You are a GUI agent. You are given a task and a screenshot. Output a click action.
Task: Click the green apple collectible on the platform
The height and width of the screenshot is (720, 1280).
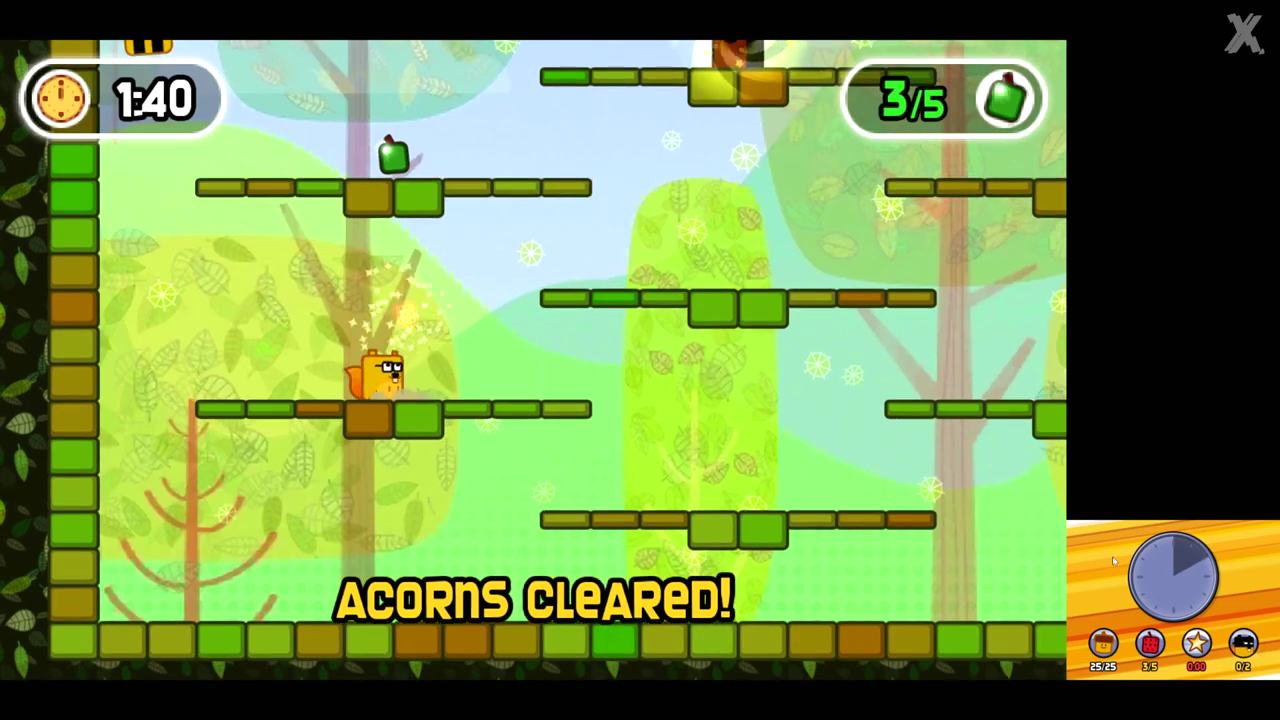(393, 155)
